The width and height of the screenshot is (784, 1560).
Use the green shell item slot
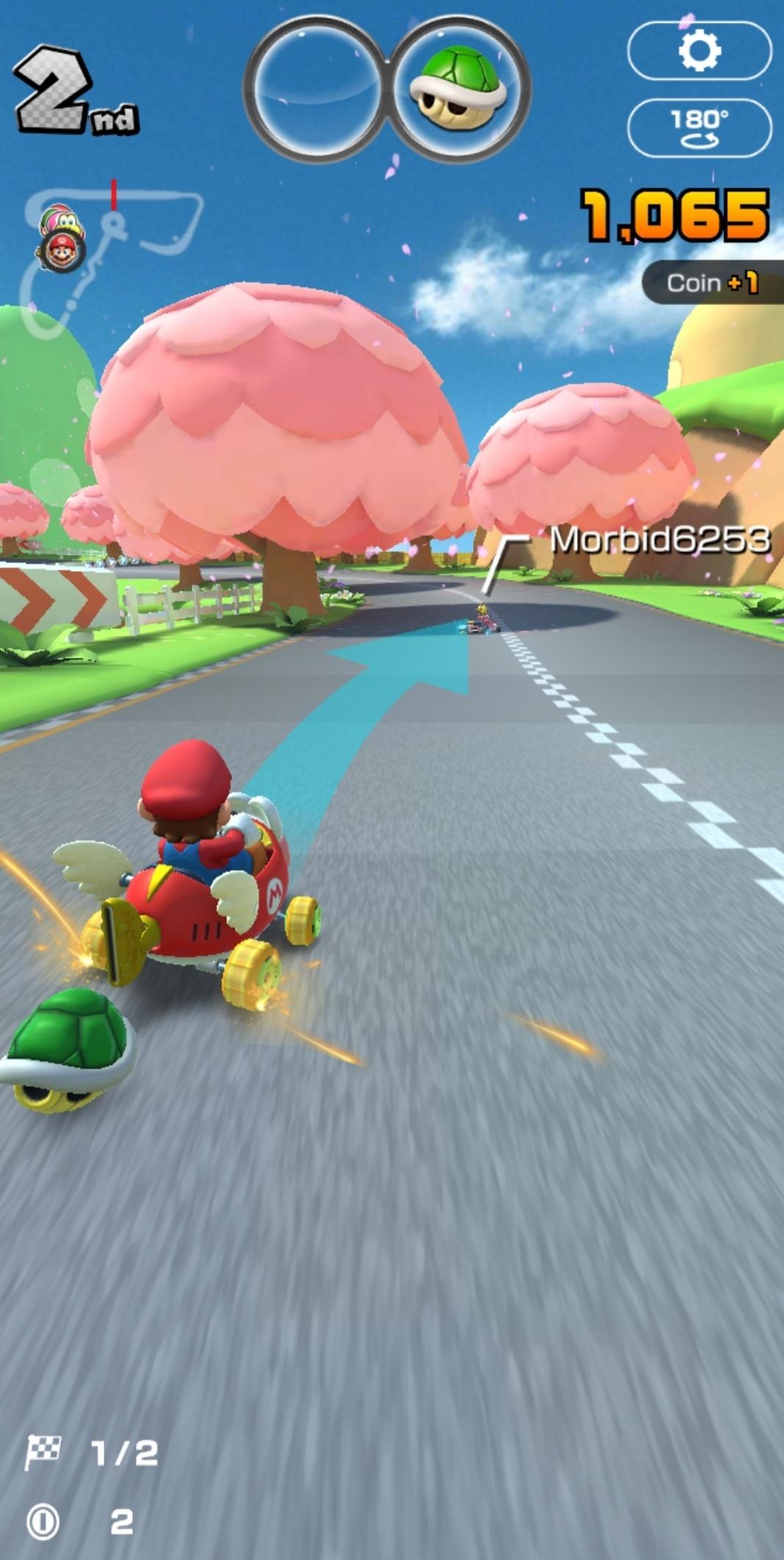(x=458, y=89)
